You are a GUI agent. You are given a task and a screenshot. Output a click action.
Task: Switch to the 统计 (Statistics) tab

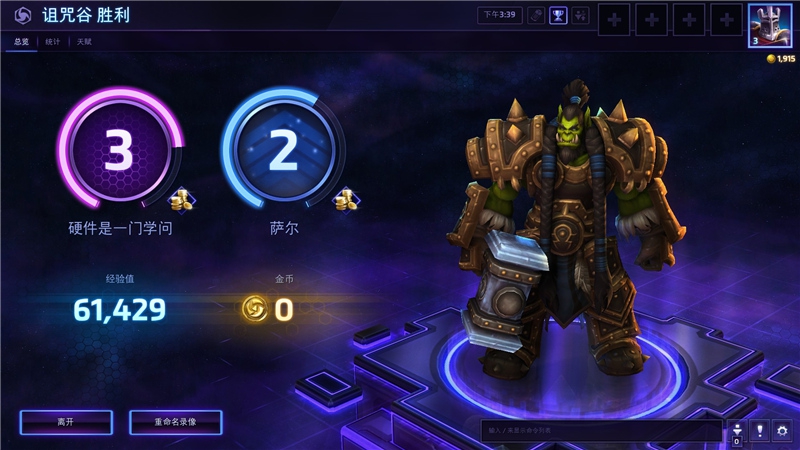click(52, 42)
